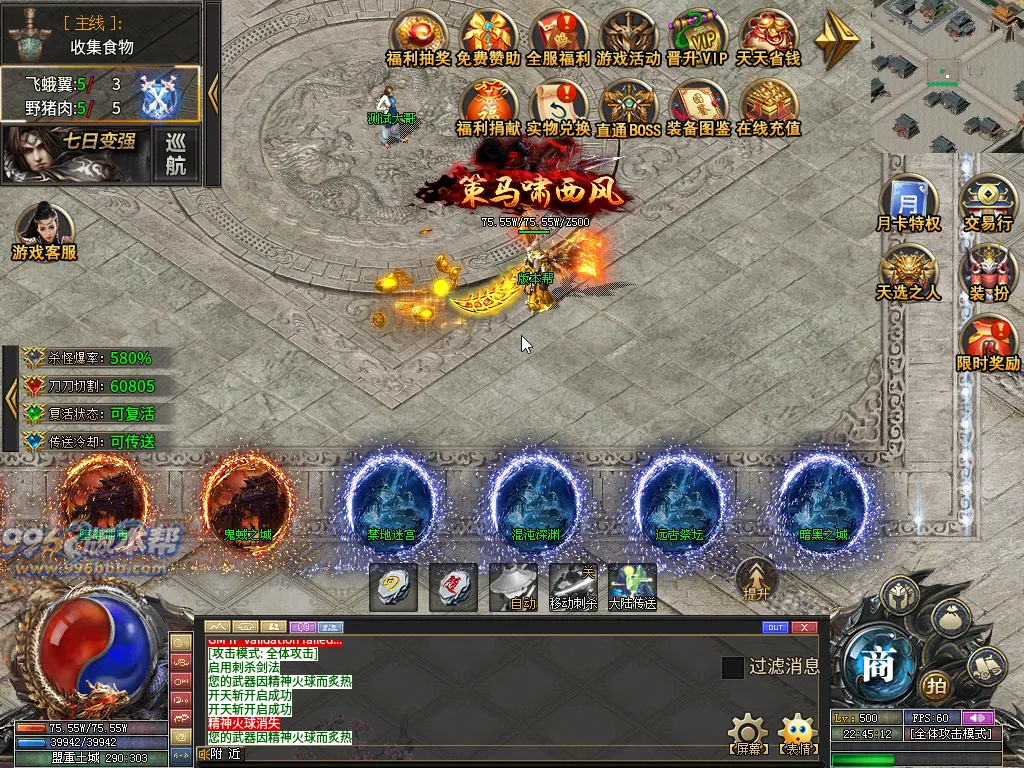Click the 巡航 auto-cruise button
Viewport: 1024px width, 768px height.
coord(176,155)
